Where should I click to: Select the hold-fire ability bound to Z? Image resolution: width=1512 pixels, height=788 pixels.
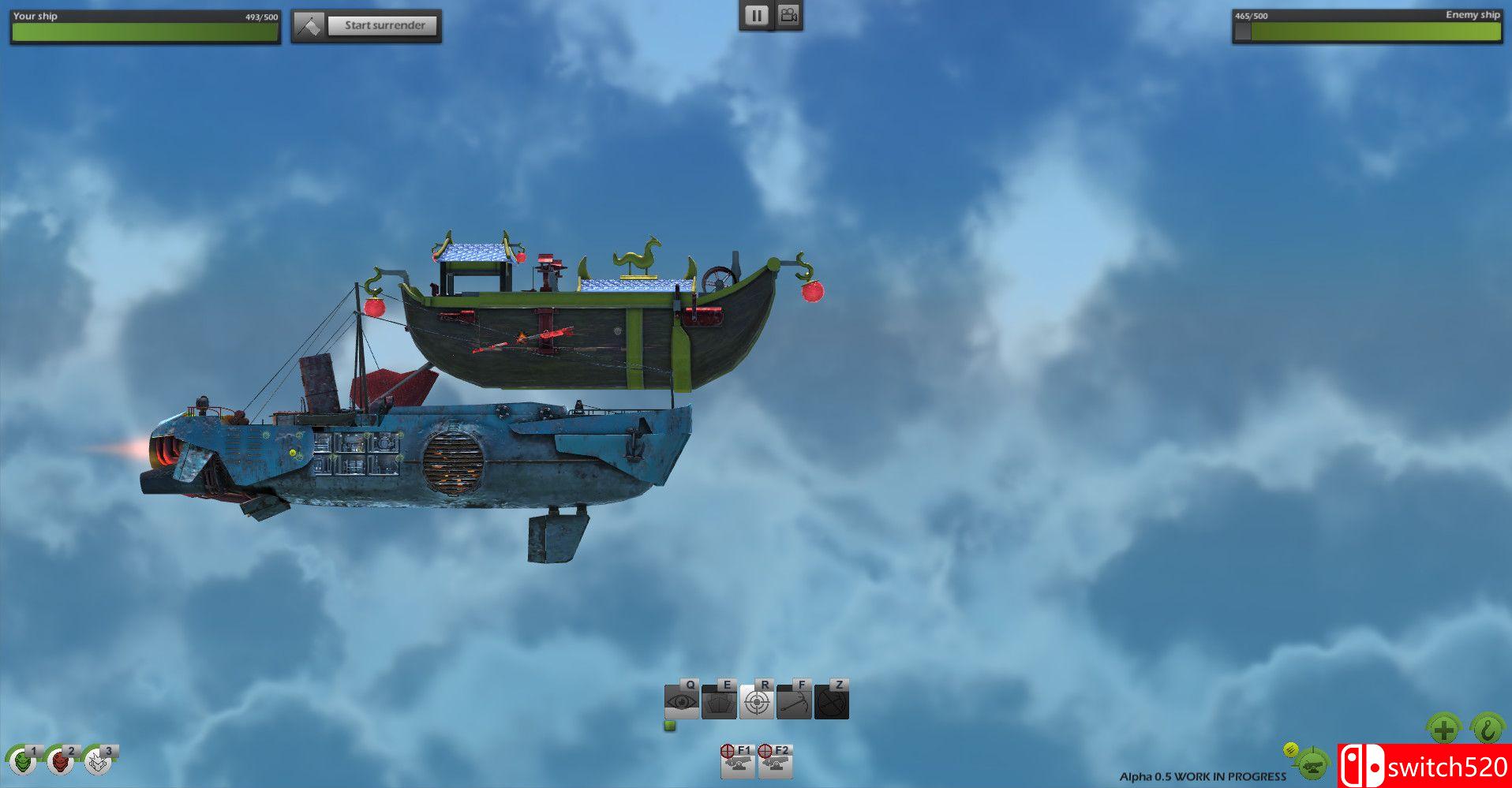833,699
